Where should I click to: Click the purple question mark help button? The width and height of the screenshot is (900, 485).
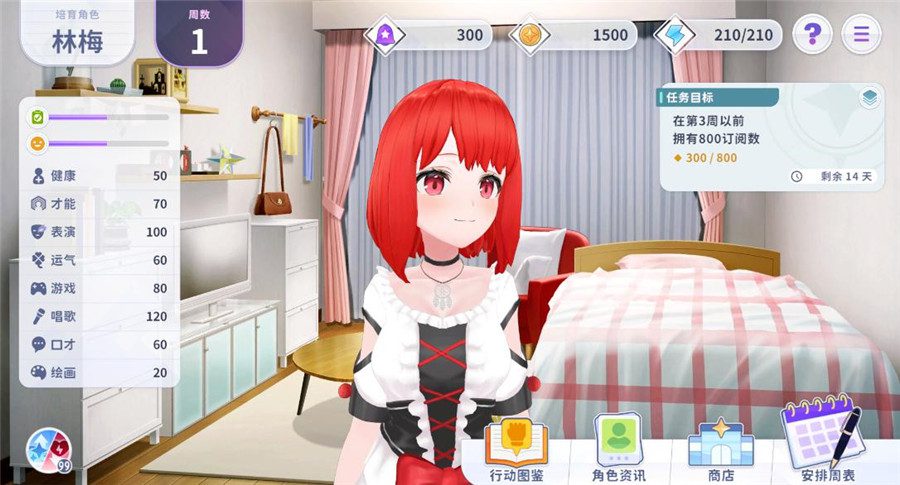point(812,35)
